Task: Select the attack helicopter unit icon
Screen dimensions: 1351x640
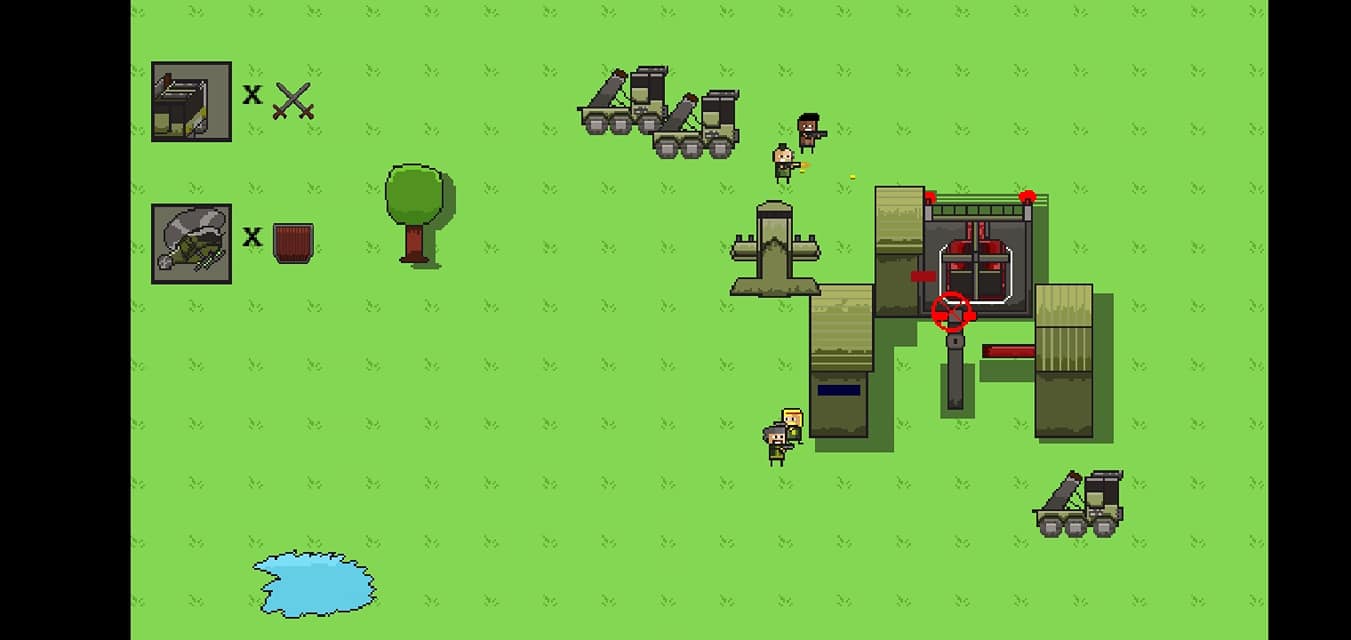Action: 191,243
